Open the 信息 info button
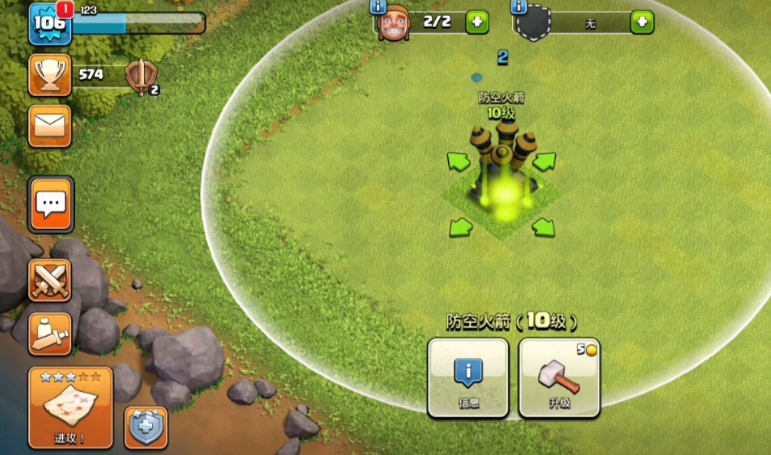Image resolution: width=771 pixels, height=455 pixels. point(467,377)
